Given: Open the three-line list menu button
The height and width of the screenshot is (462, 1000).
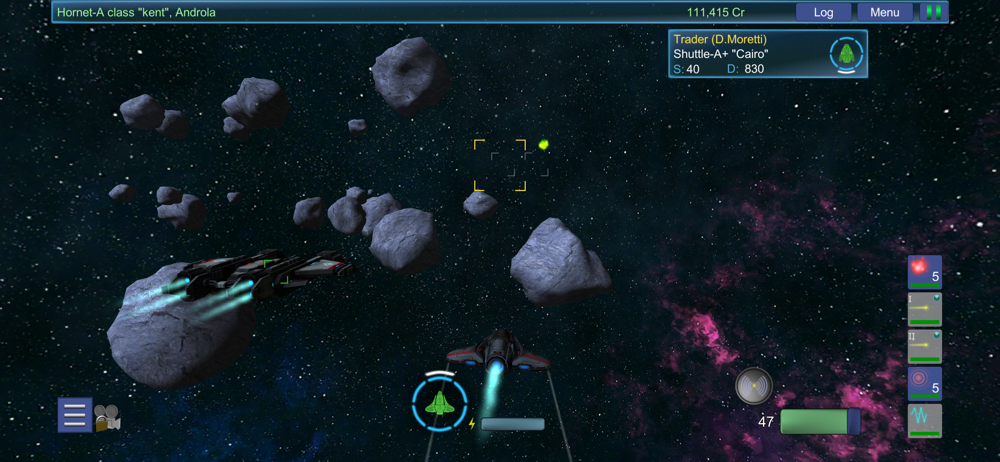Looking at the screenshot, I should (x=75, y=414).
